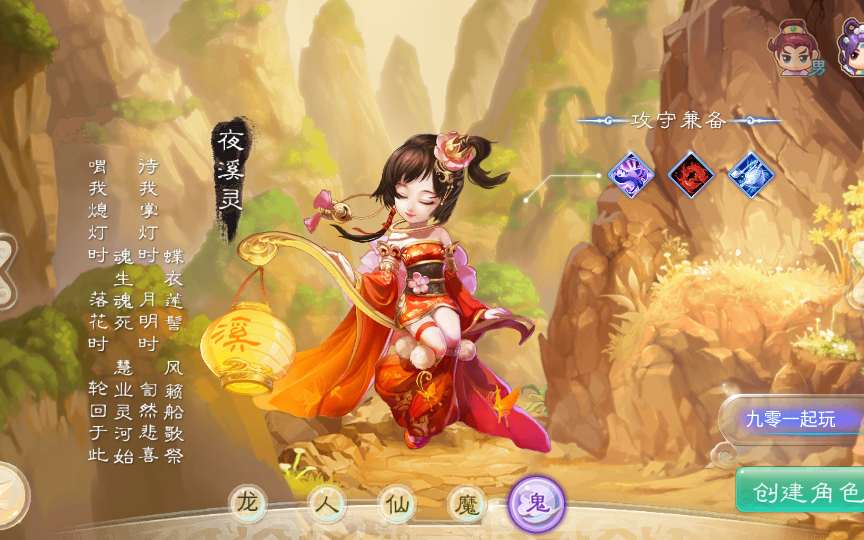The image size is (864, 540).
Task: Open the 九零一起玩 button
Action: (x=792, y=419)
